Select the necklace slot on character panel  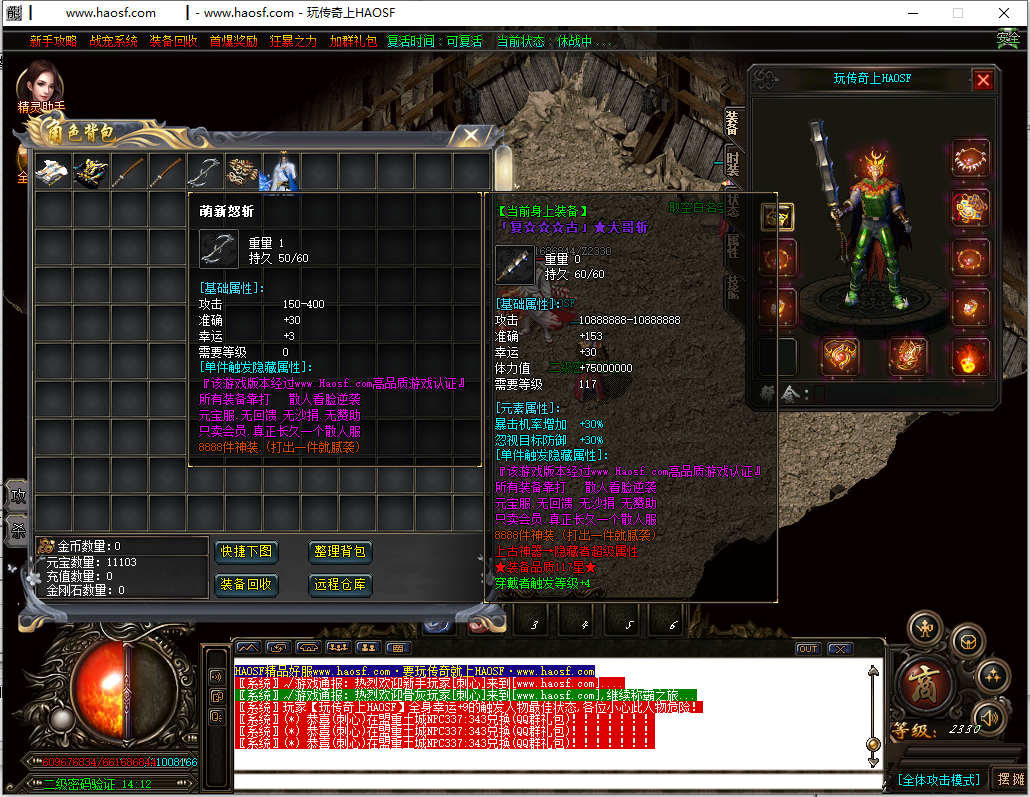[969, 158]
